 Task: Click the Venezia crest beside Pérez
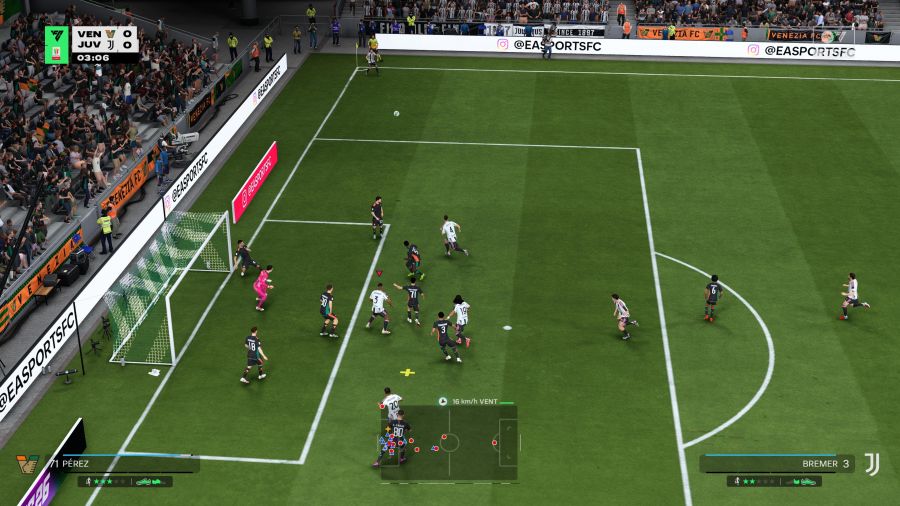[x=28, y=465]
